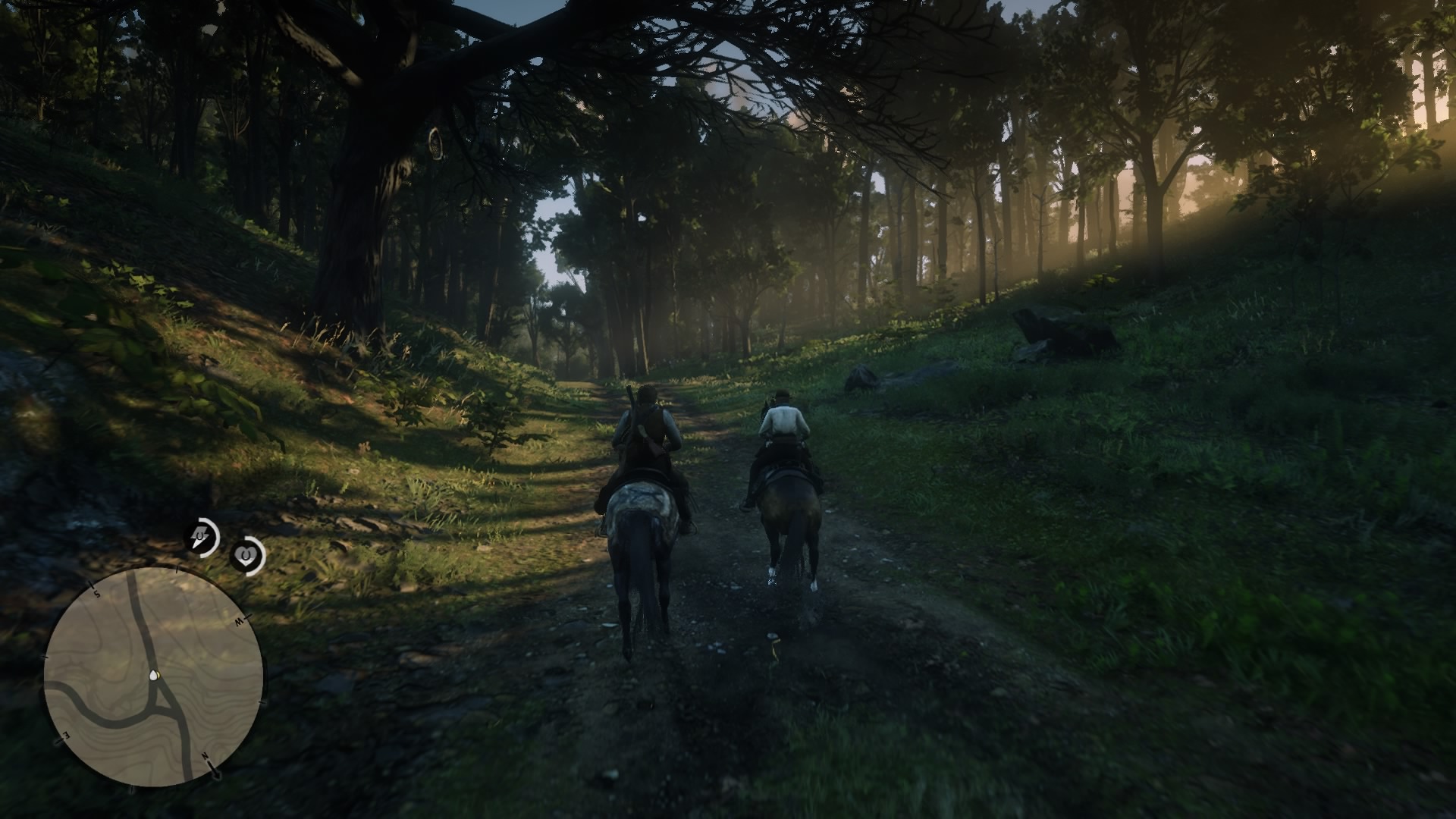Select the player position marker on the minimap

[x=153, y=675]
